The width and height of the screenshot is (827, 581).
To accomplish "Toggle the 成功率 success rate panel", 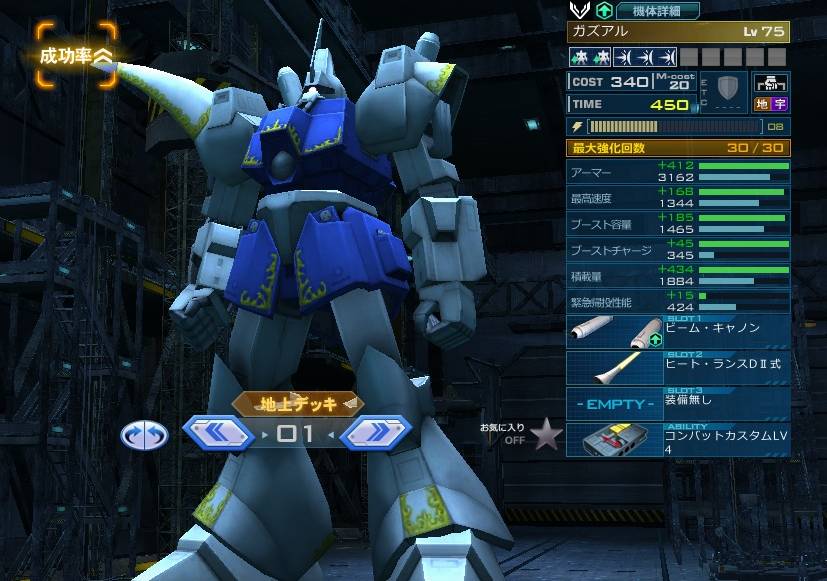I will point(72,54).
